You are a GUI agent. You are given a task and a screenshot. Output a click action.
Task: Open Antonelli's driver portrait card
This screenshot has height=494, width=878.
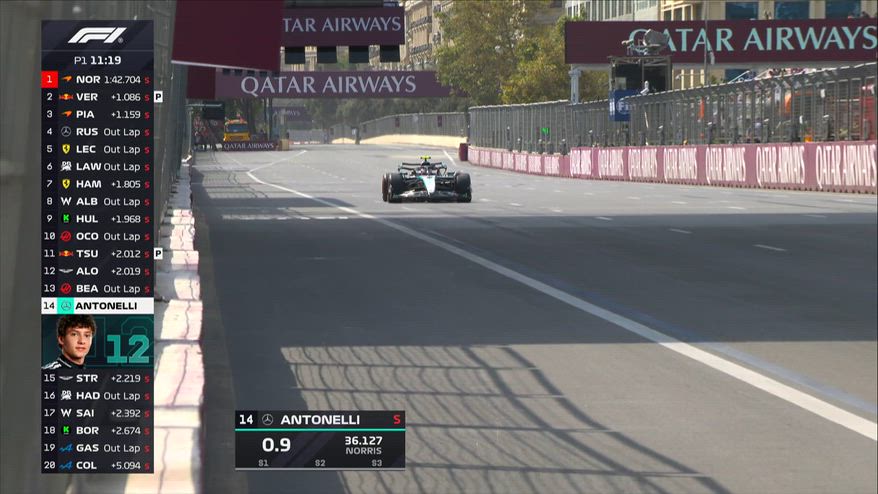pyautogui.click(x=97, y=342)
